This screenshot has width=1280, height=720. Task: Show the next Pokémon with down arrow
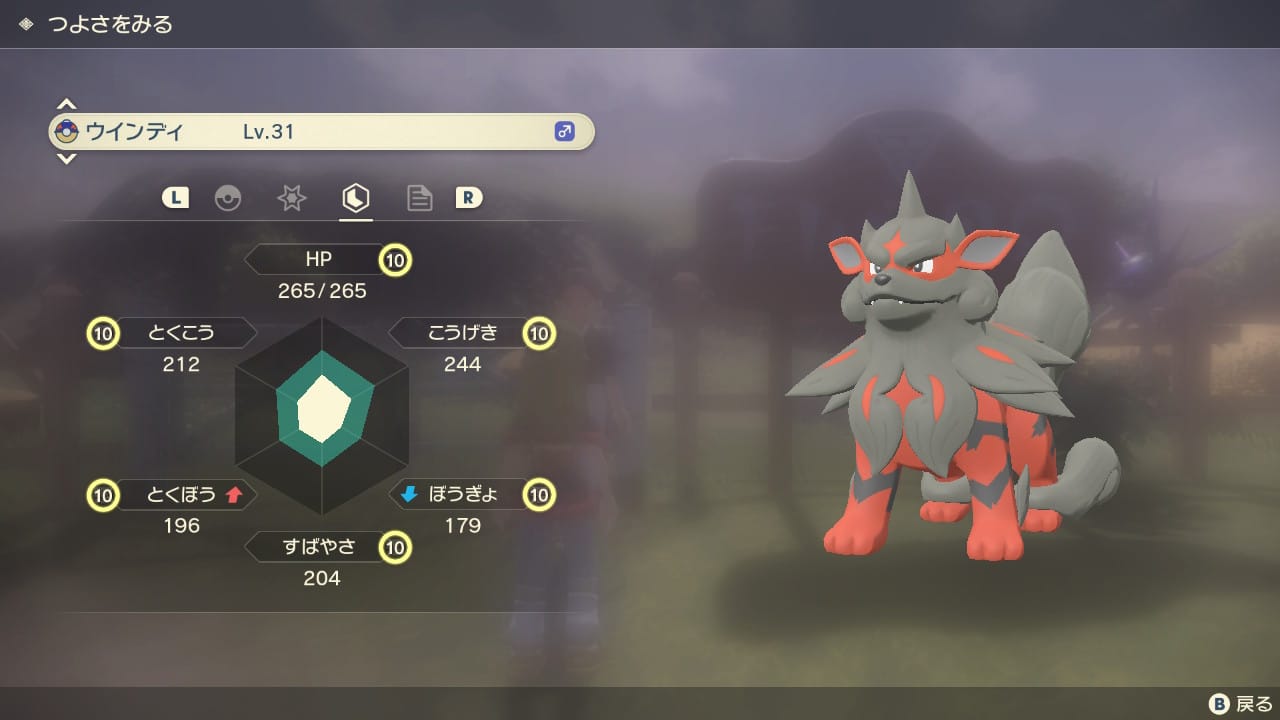pos(66,158)
